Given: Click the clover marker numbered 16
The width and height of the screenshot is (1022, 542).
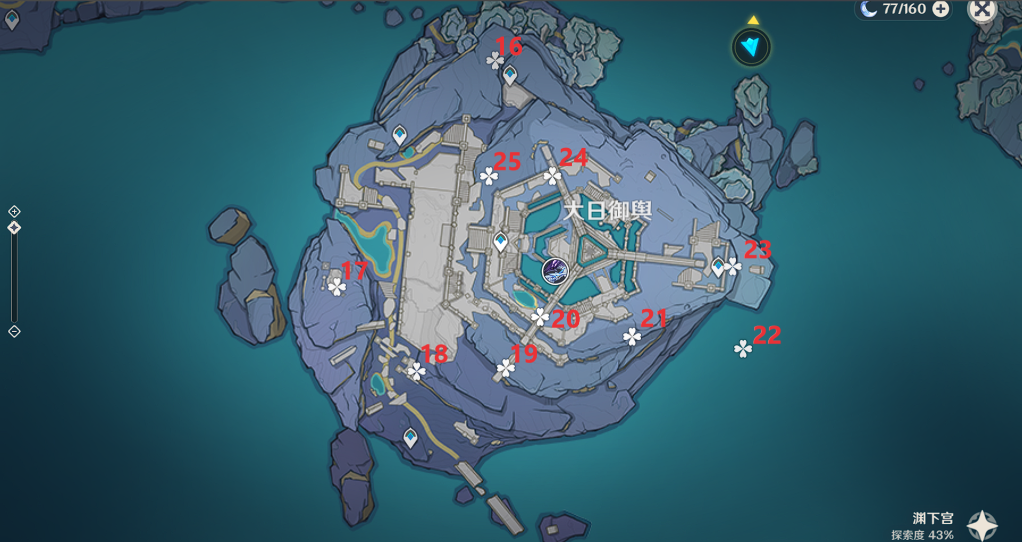Looking at the screenshot, I should [495, 62].
